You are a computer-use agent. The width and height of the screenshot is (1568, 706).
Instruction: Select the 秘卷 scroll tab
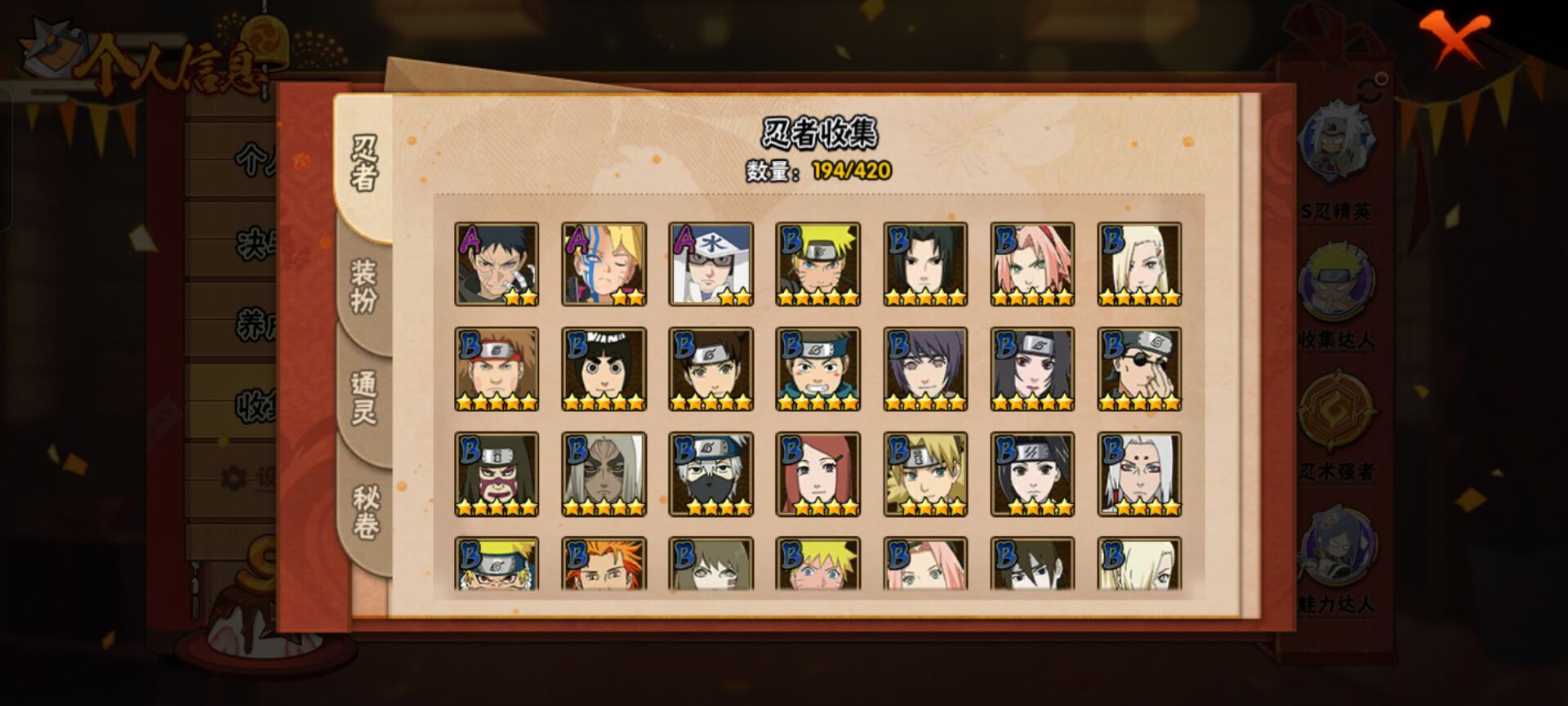tap(365, 511)
